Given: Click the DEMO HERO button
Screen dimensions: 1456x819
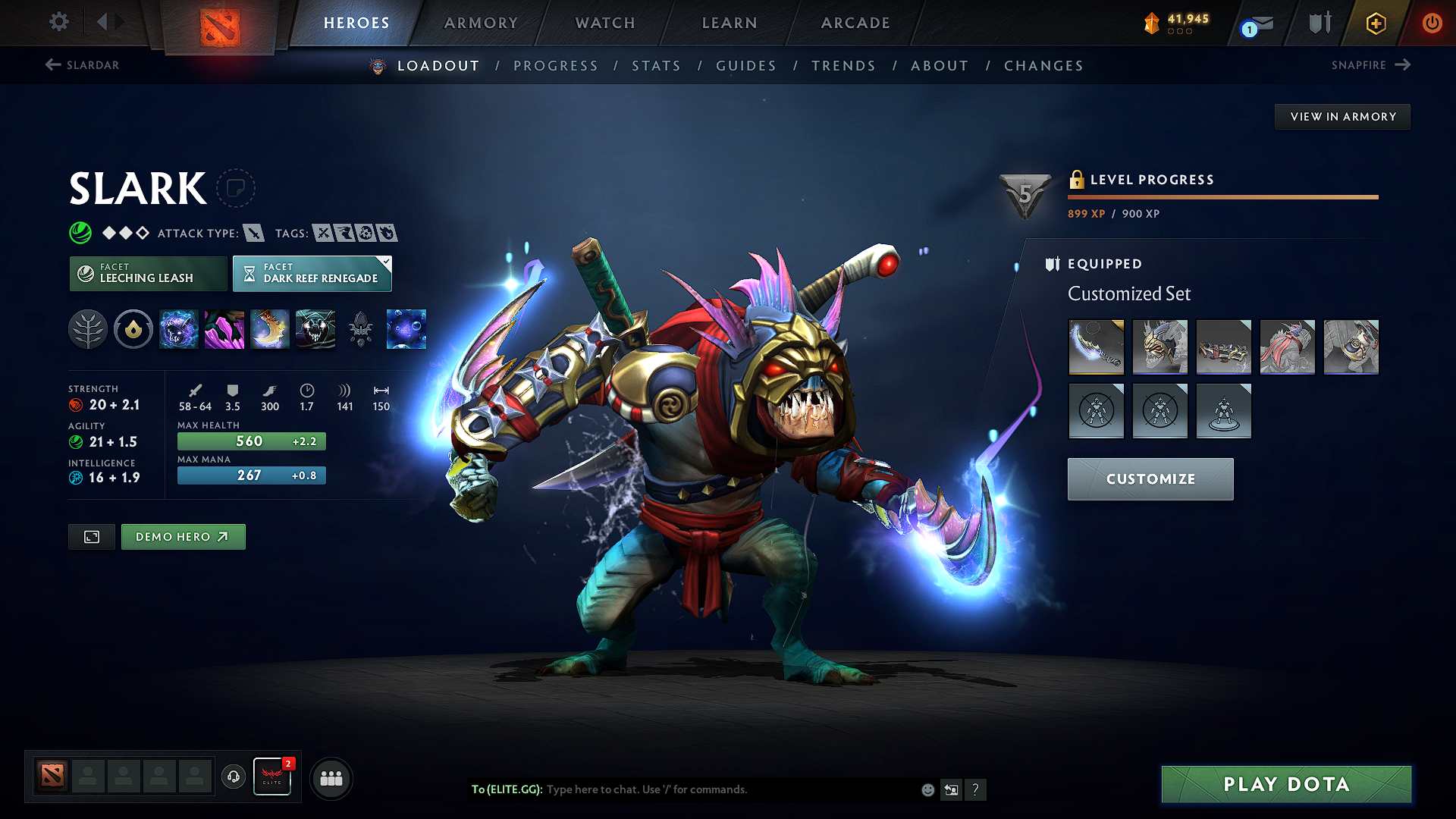Looking at the screenshot, I should click(x=183, y=536).
